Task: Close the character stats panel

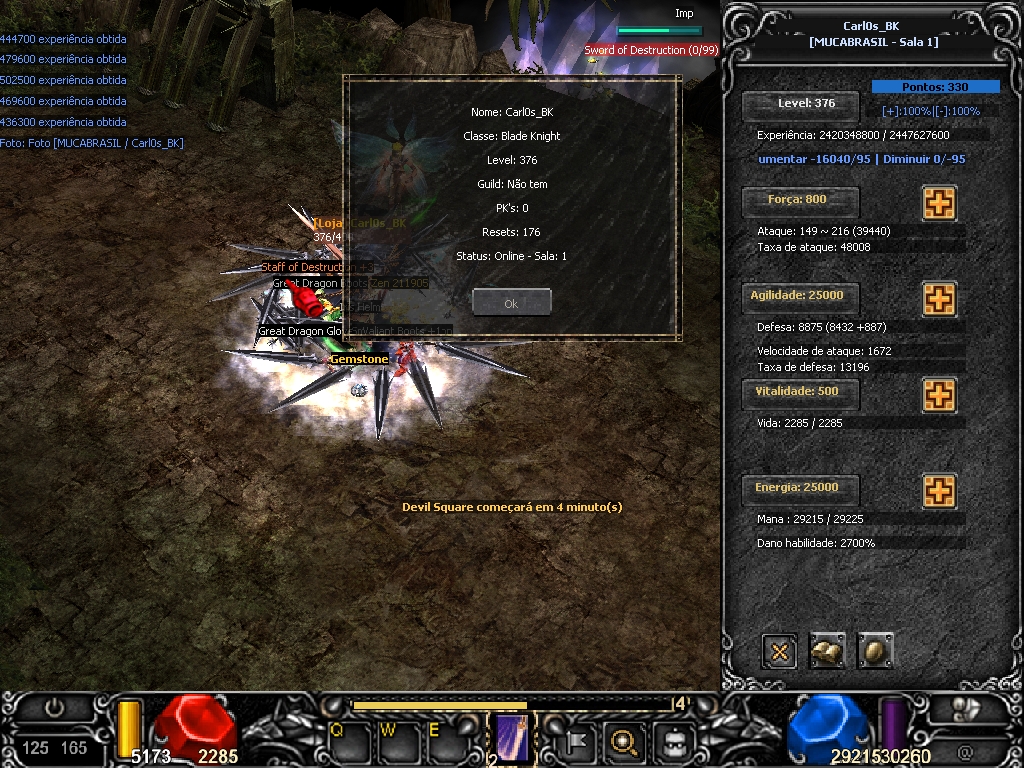Action: [x=779, y=651]
